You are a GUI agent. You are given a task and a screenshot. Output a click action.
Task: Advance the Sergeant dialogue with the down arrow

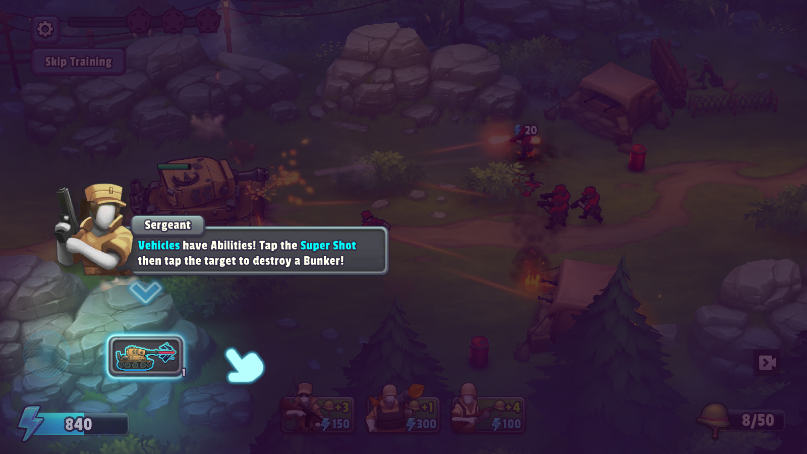click(146, 292)
